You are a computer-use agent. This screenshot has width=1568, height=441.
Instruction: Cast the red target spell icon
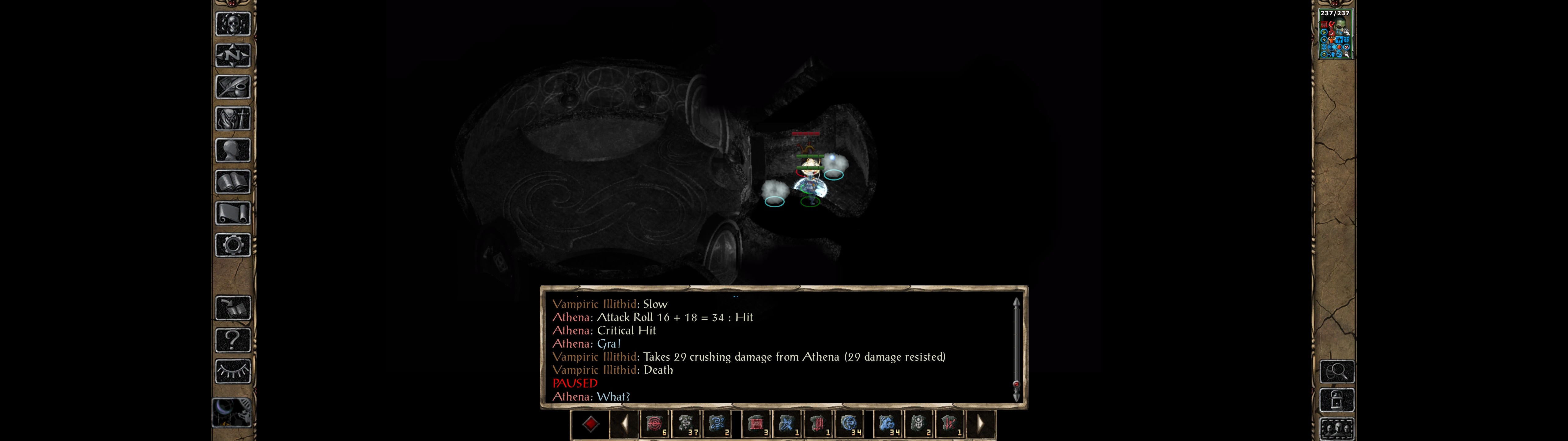(655, 424)
